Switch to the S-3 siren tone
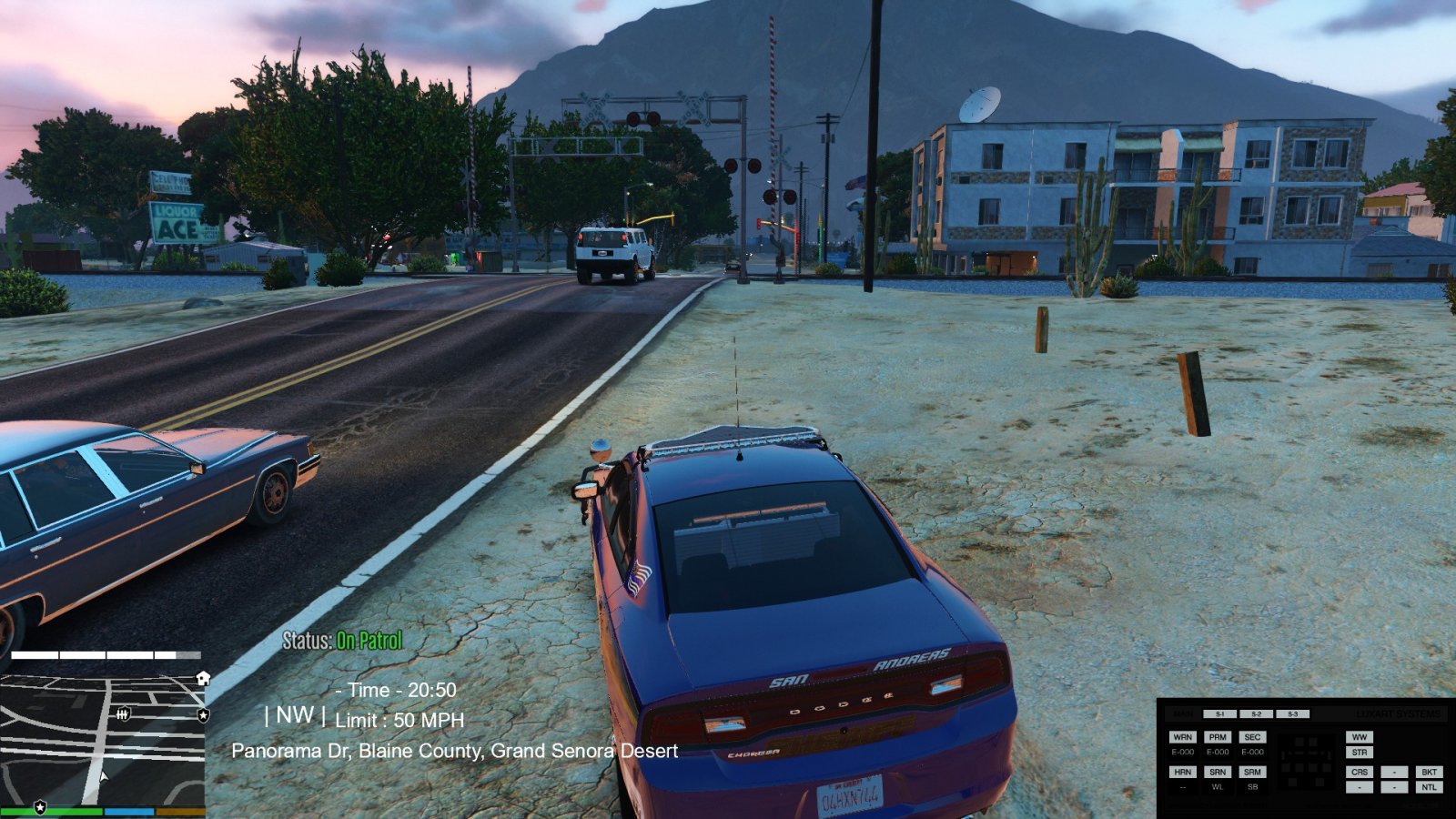The height and width of the screenshot is (819, 1456). (x=1292, y=714)
